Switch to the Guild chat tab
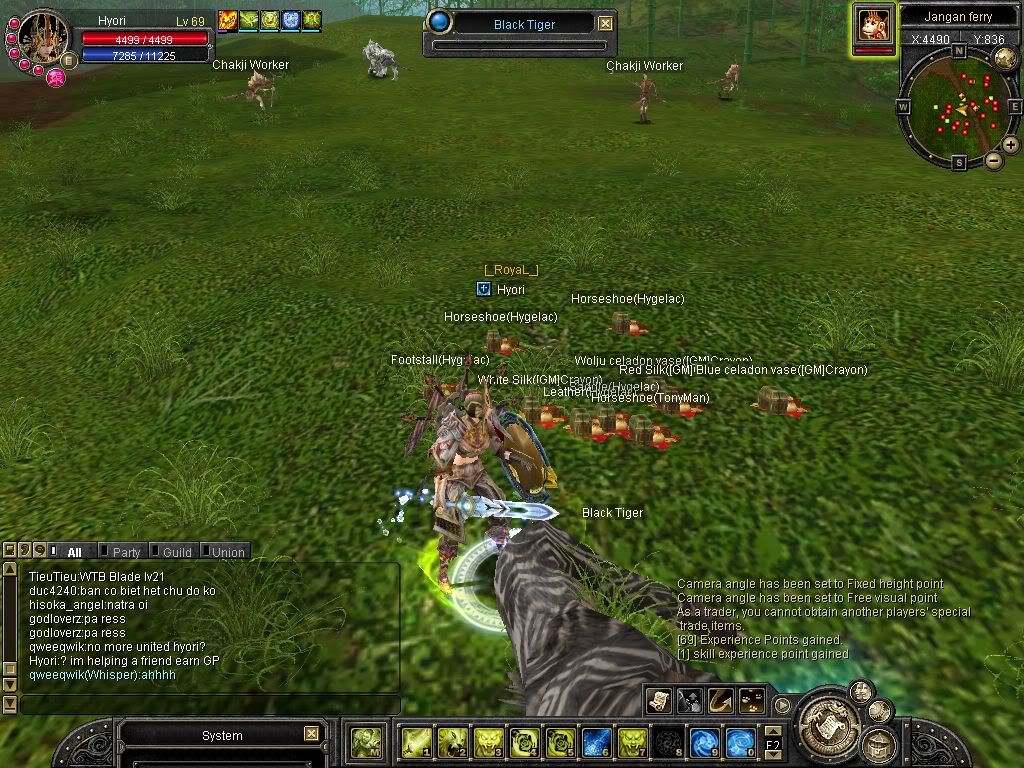The width and height of the screenshot is (1024, 768). pos(177,552)
